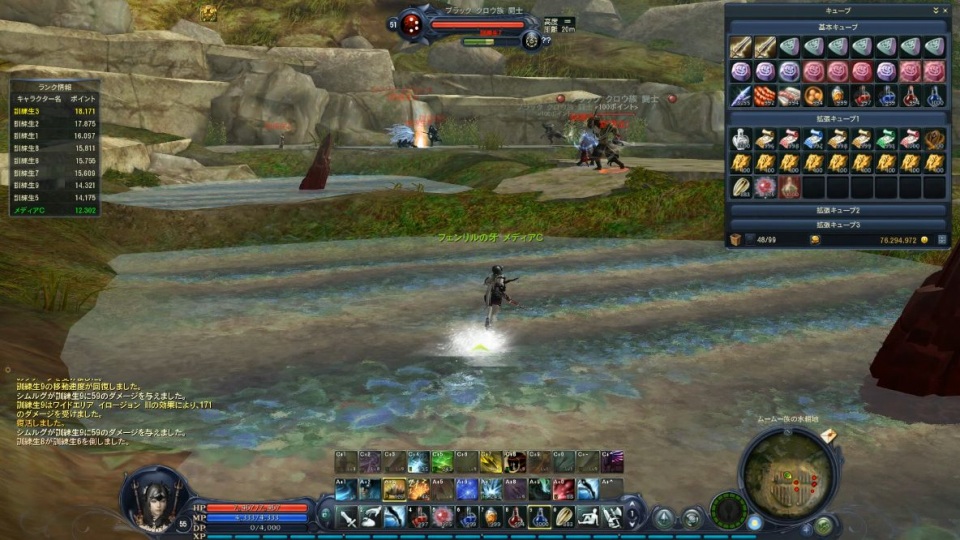This screenshot has width=960, height=540.
Task: Activate the green slash skill on the top hotbar
Action: [443, 461]
